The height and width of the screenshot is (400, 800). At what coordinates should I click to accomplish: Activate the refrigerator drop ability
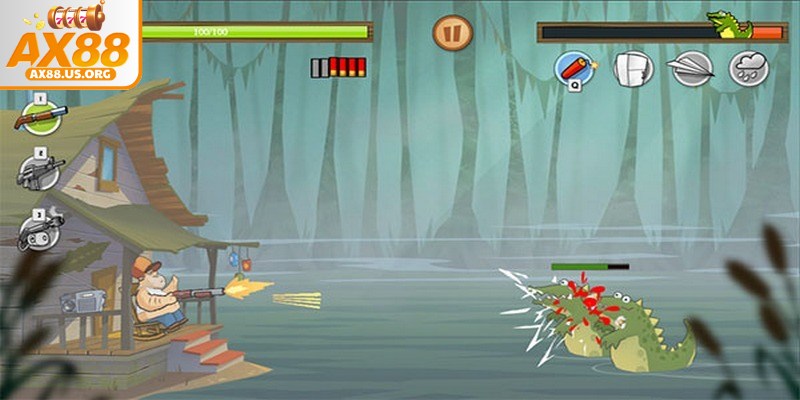[x=632, y=69]
